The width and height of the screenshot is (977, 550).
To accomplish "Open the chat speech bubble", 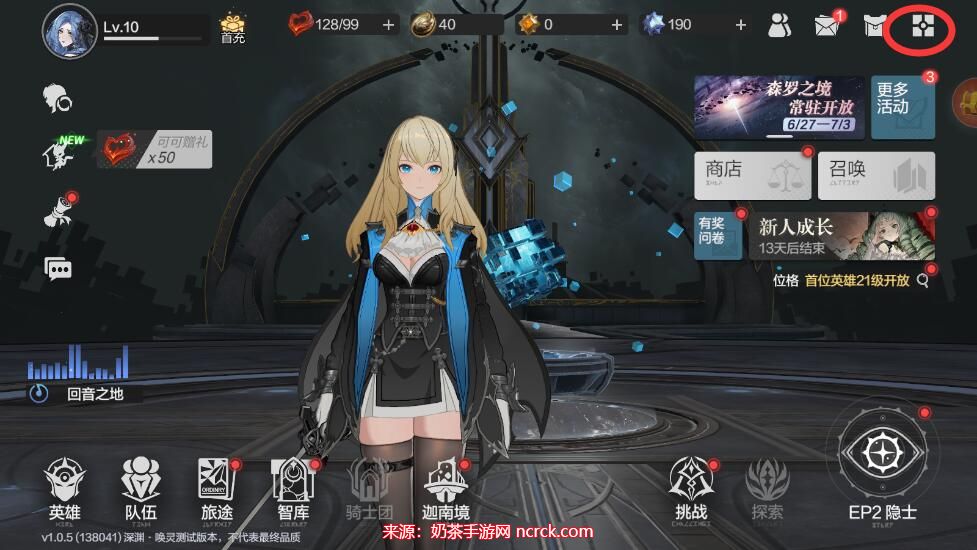I will [59, 268].
